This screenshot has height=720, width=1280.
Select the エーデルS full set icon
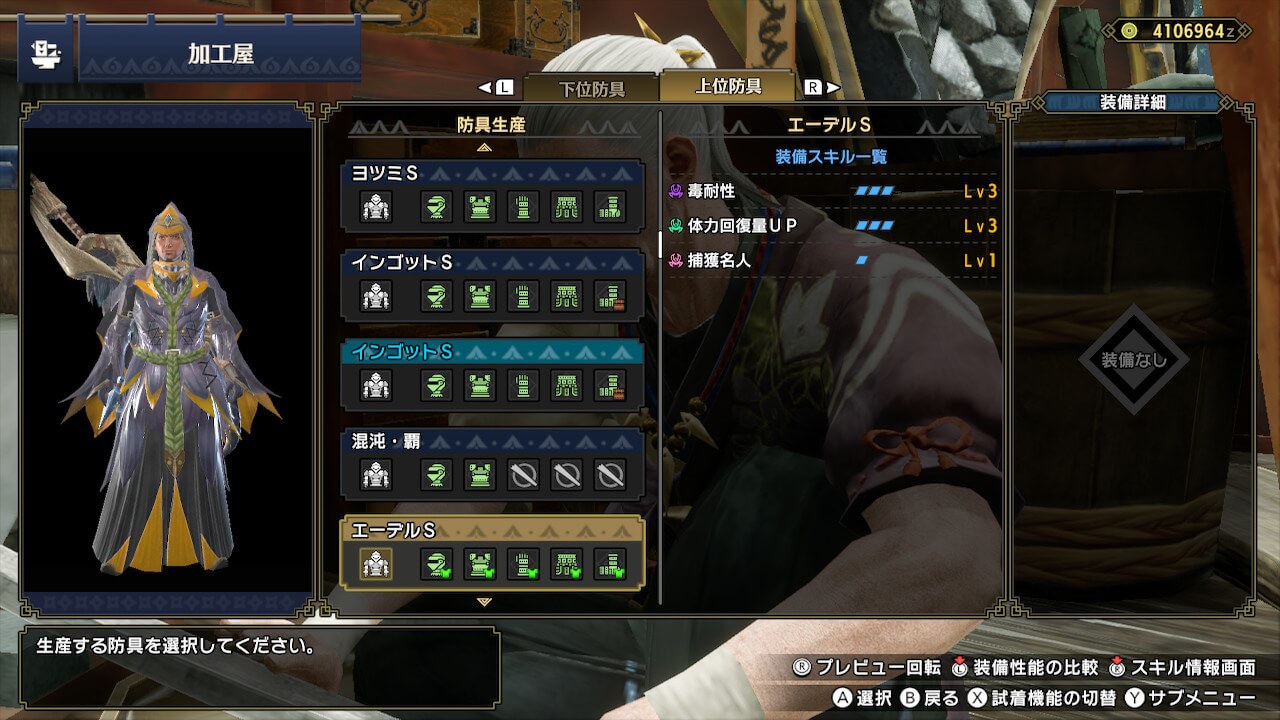click(376, 565)
